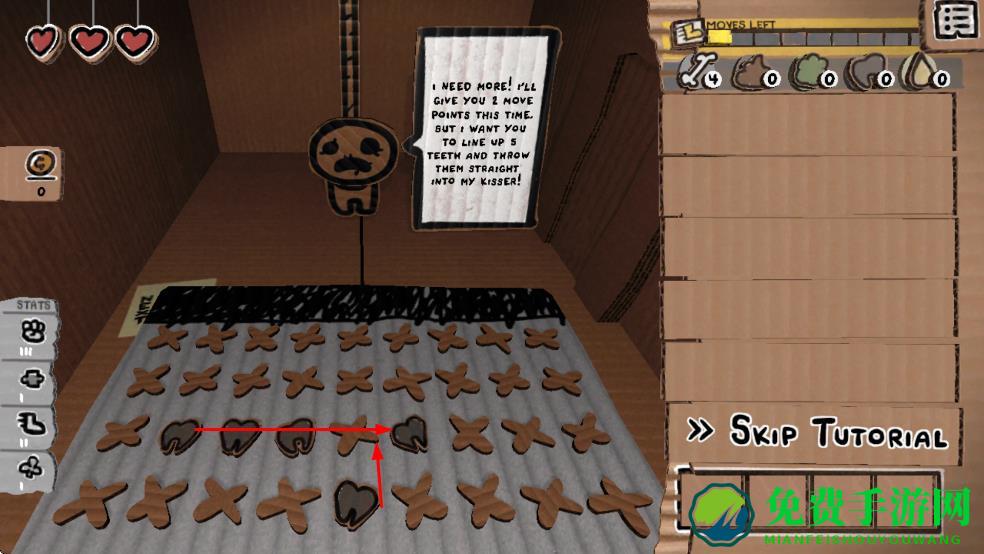Viewport: 984px width, 554px height.
Task: Click the tooth mana icon
Action: tap(867, 73)
